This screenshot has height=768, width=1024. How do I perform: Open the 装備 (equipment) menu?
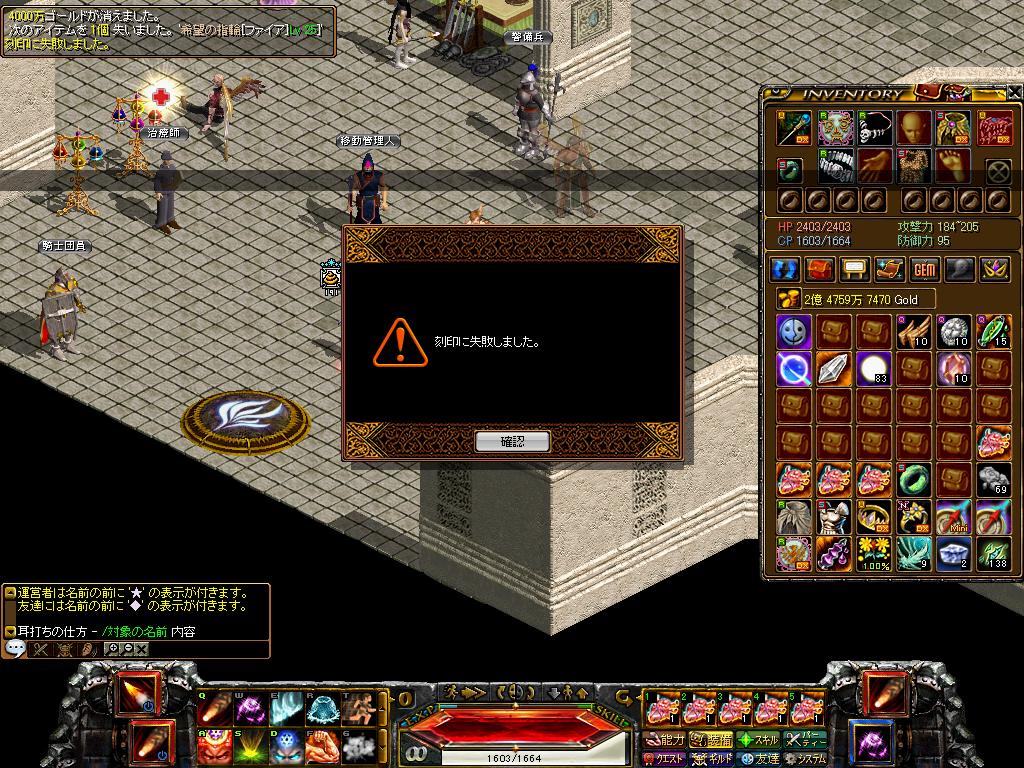712,740
